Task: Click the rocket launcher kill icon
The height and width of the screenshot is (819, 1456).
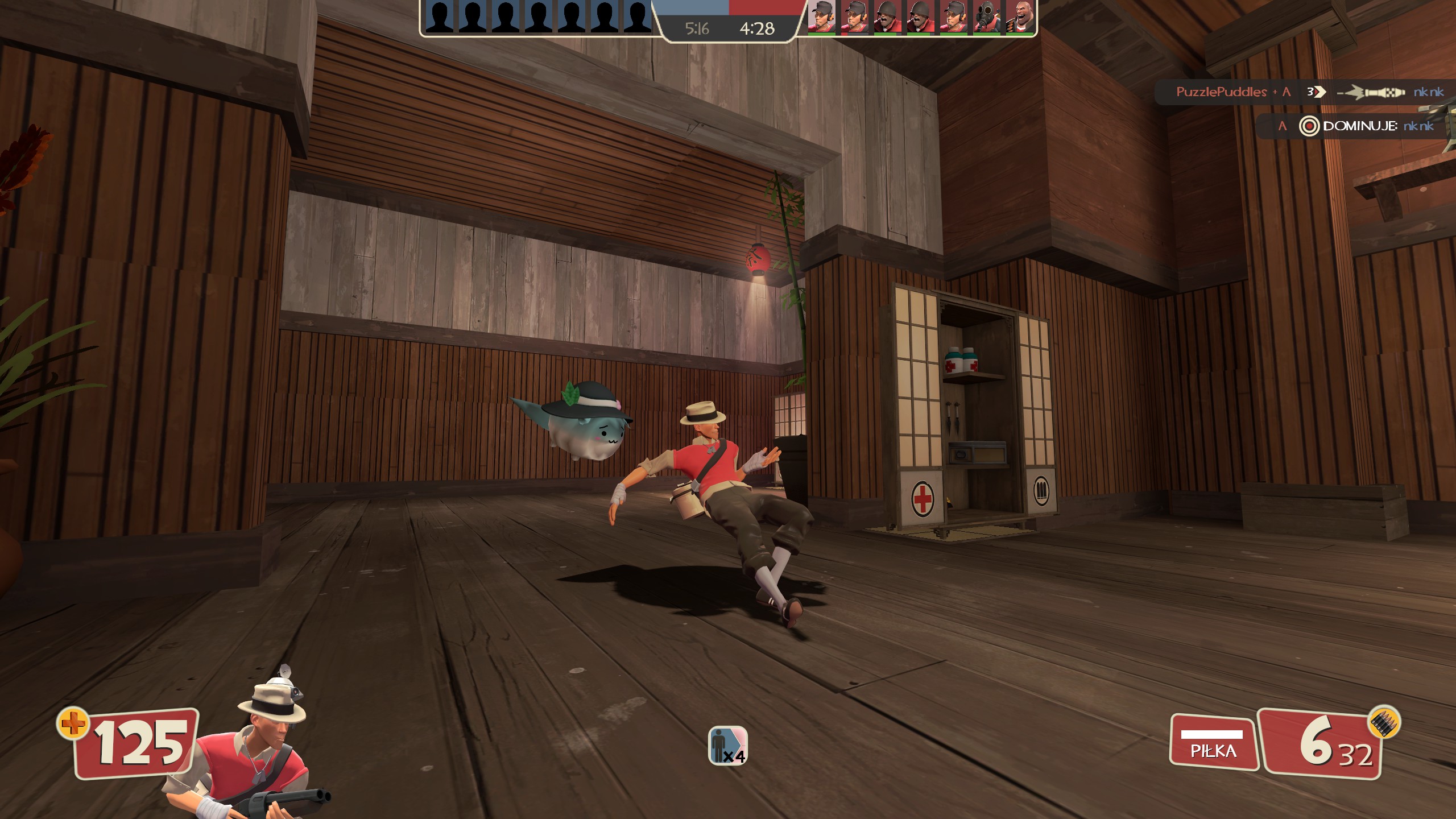Action: click(x=1372, y=92)
